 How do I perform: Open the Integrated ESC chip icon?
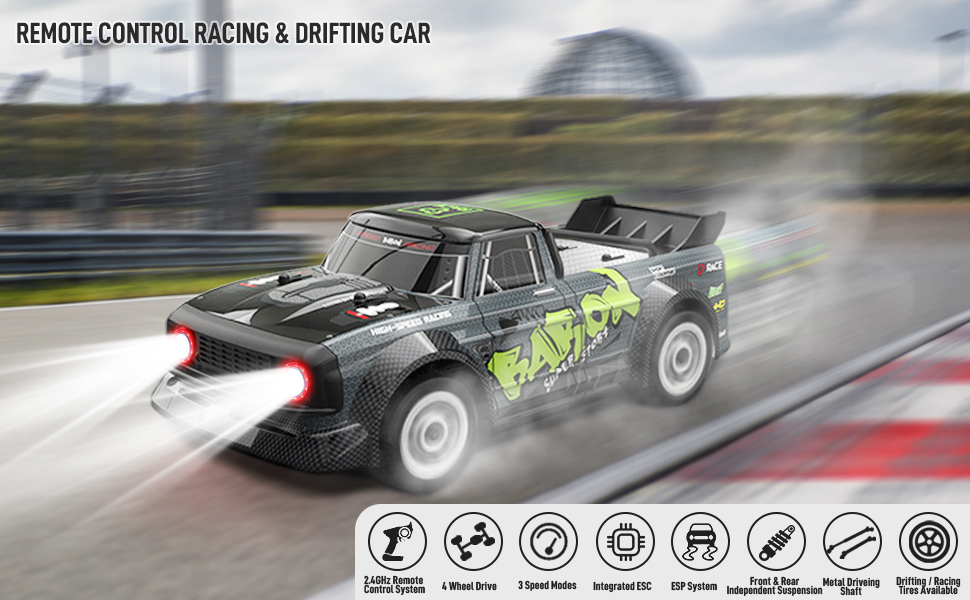[625, 541]
